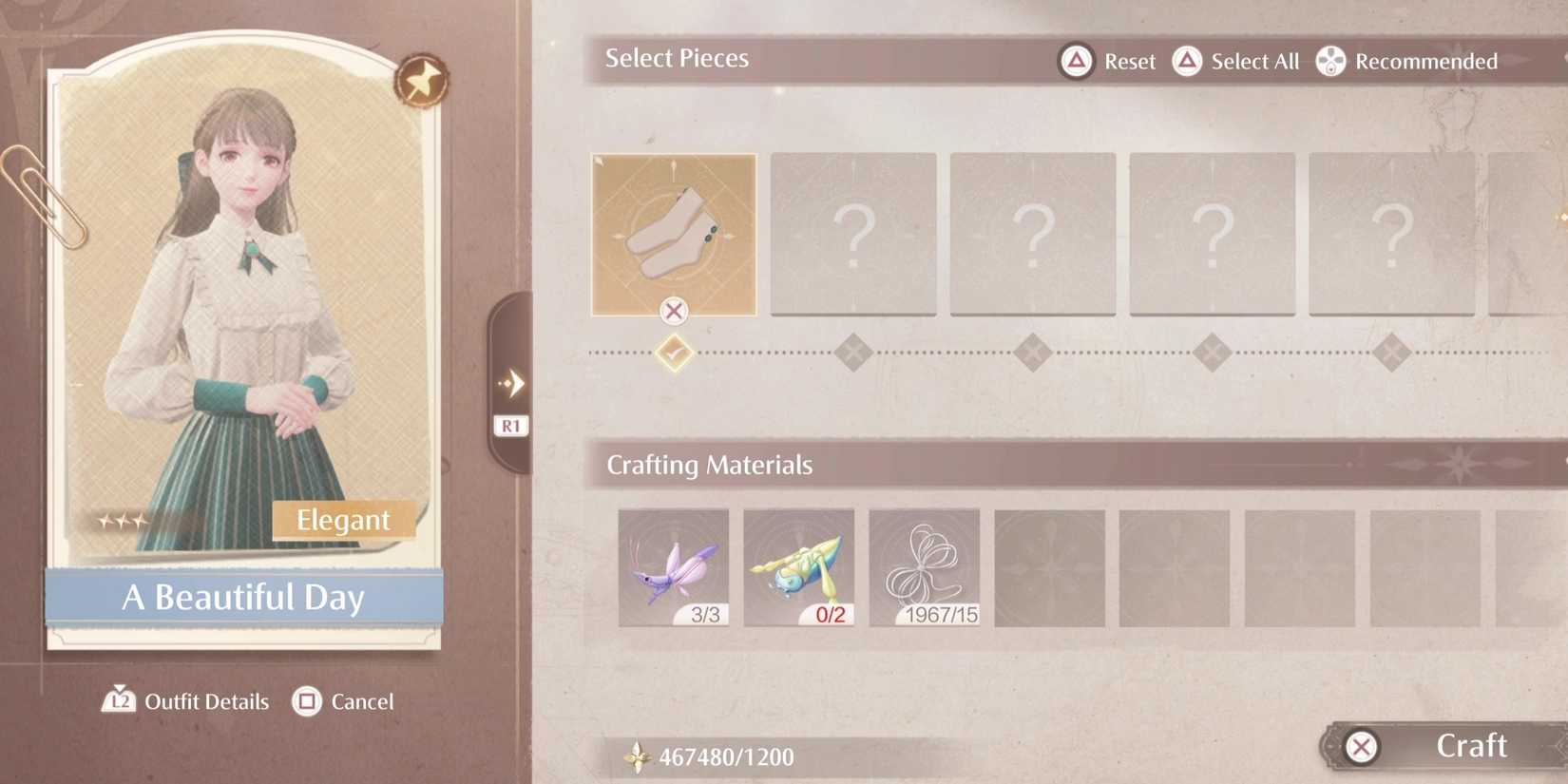Open the Select Pieces header section

(677, 58)
